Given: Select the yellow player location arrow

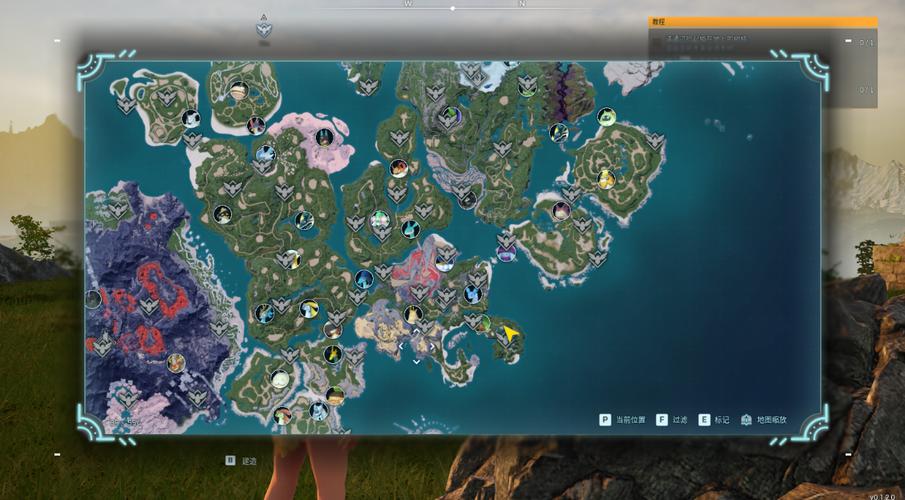Looking at the screenshot, I should (x=512, y=333).
